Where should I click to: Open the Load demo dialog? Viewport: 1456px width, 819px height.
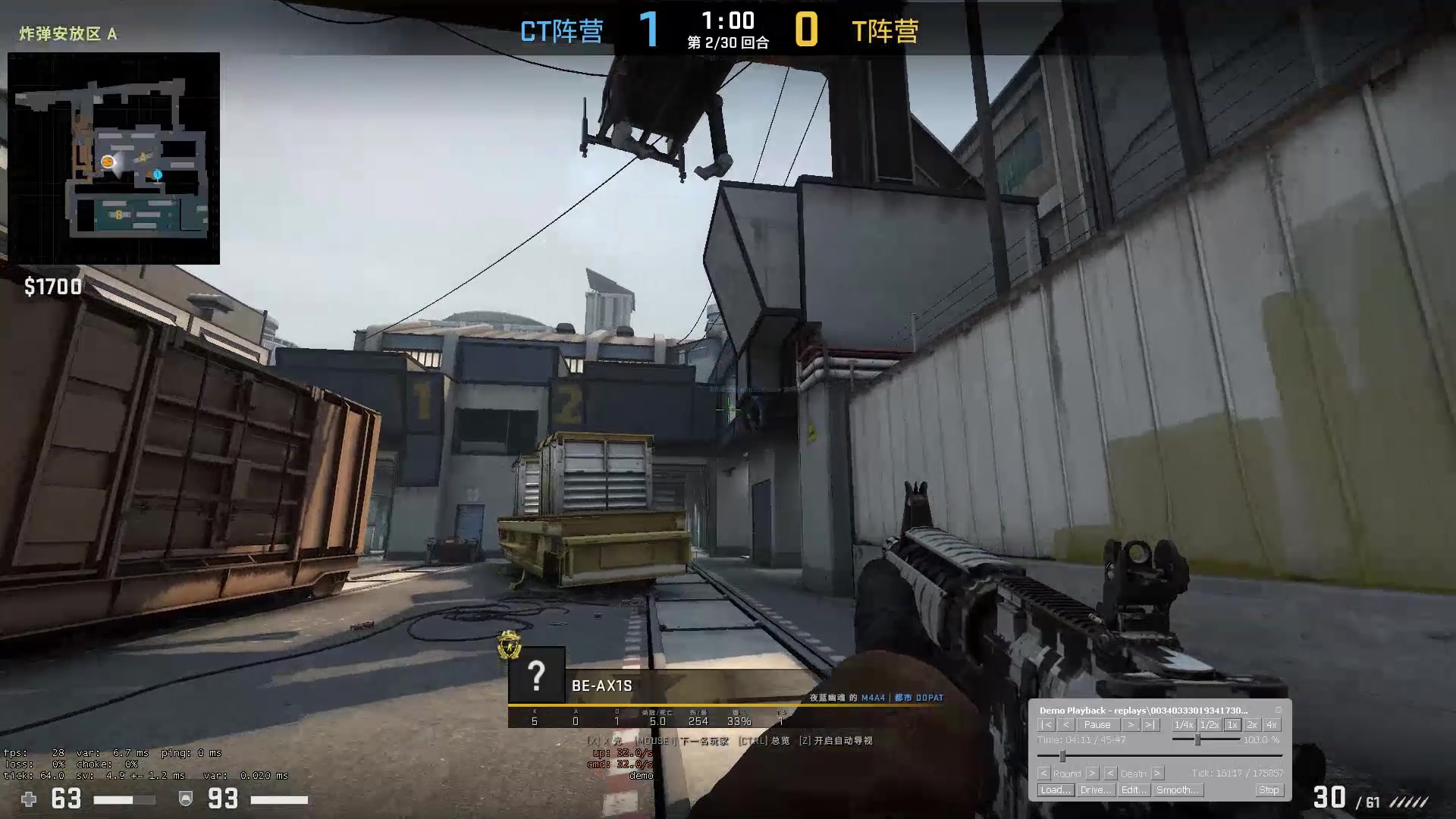[1056, 789]
